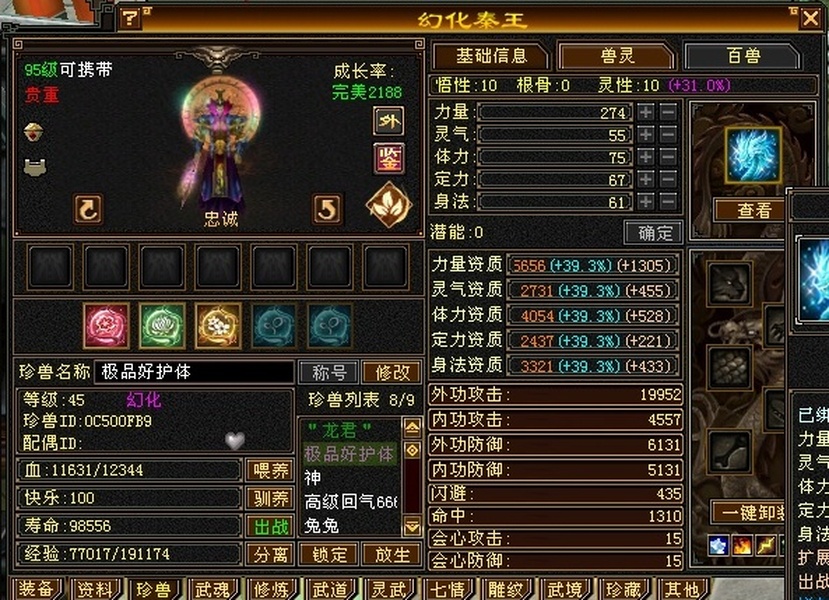
Task: Rotate pet model with left arrow button
Action: tap(88, 208)
